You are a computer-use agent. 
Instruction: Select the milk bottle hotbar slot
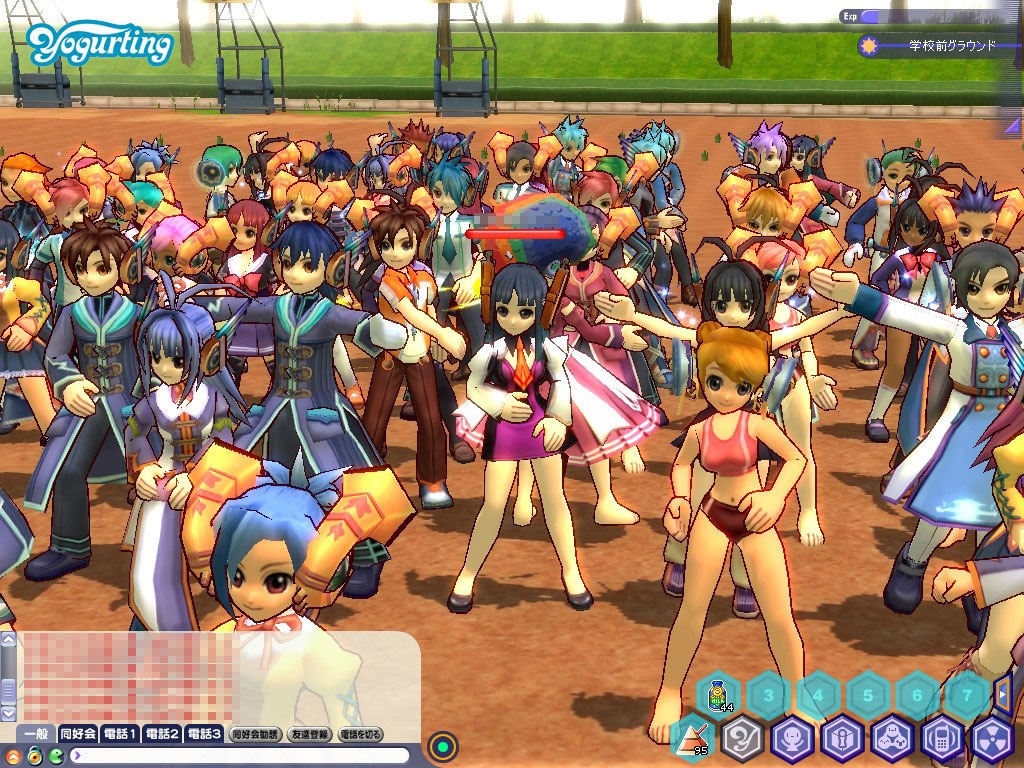pyautogui.click(x=717, y=693)
